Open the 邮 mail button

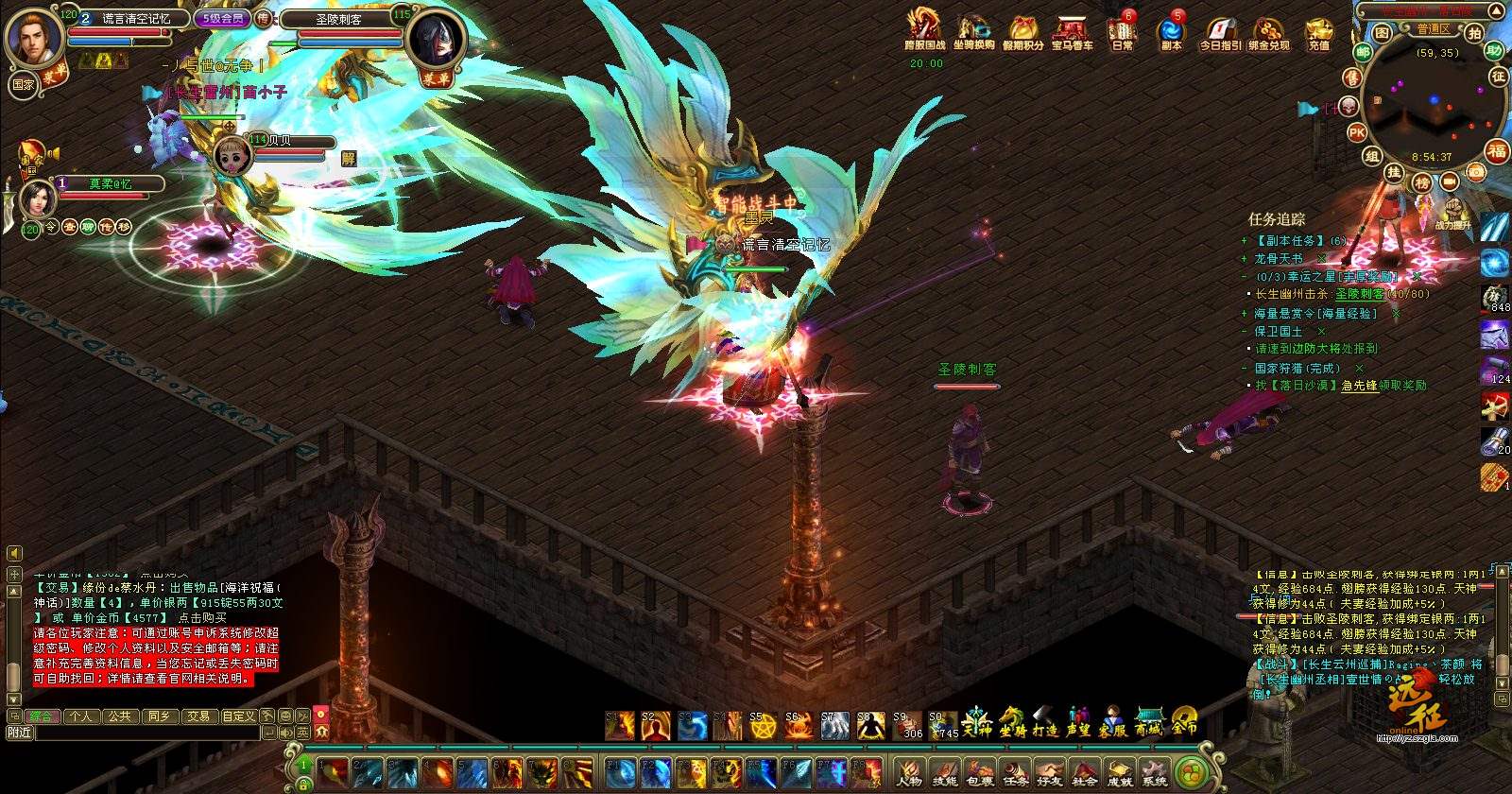point(1363,53)
